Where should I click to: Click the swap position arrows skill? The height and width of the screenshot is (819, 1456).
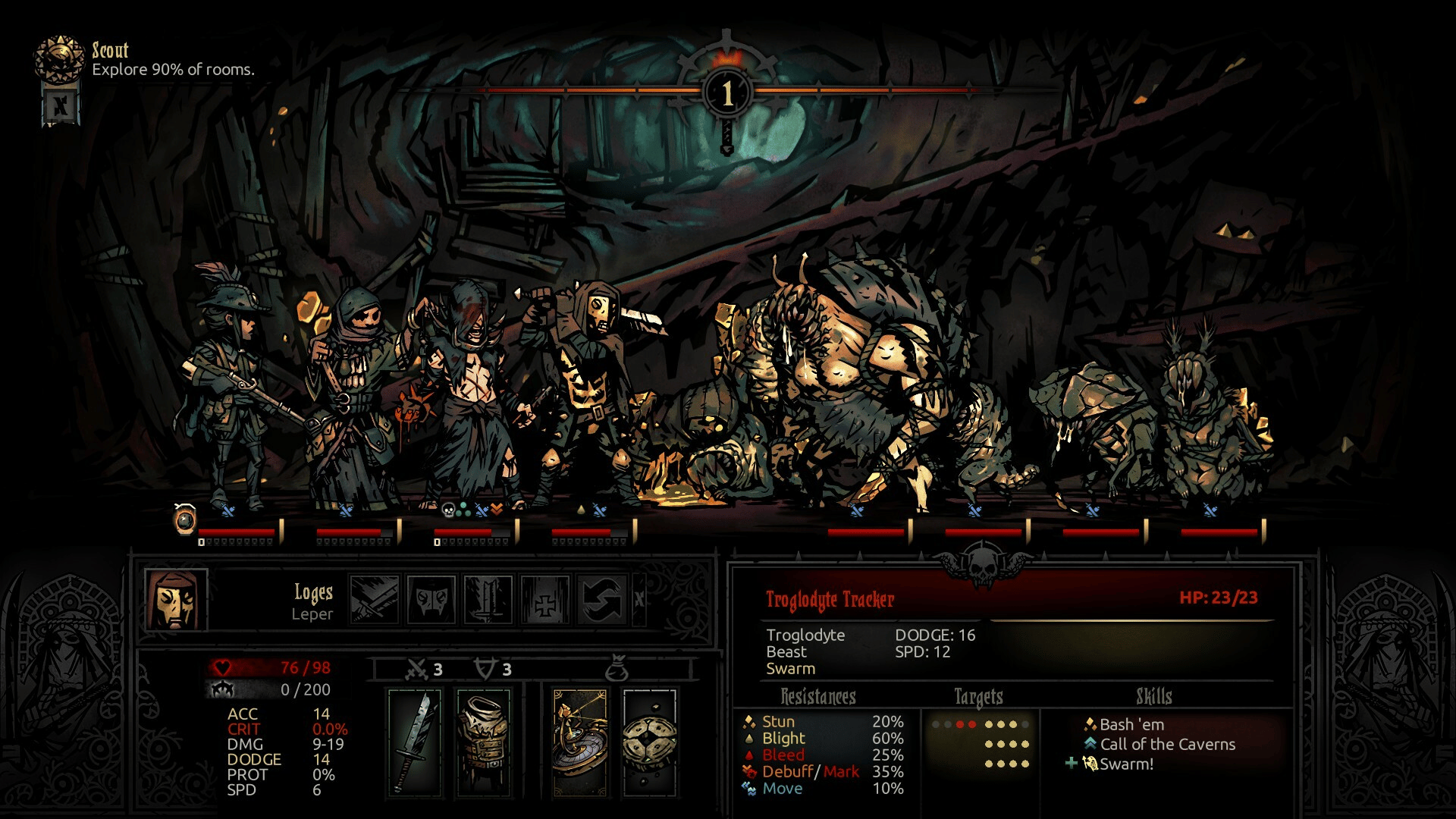(x=601, y=600)
